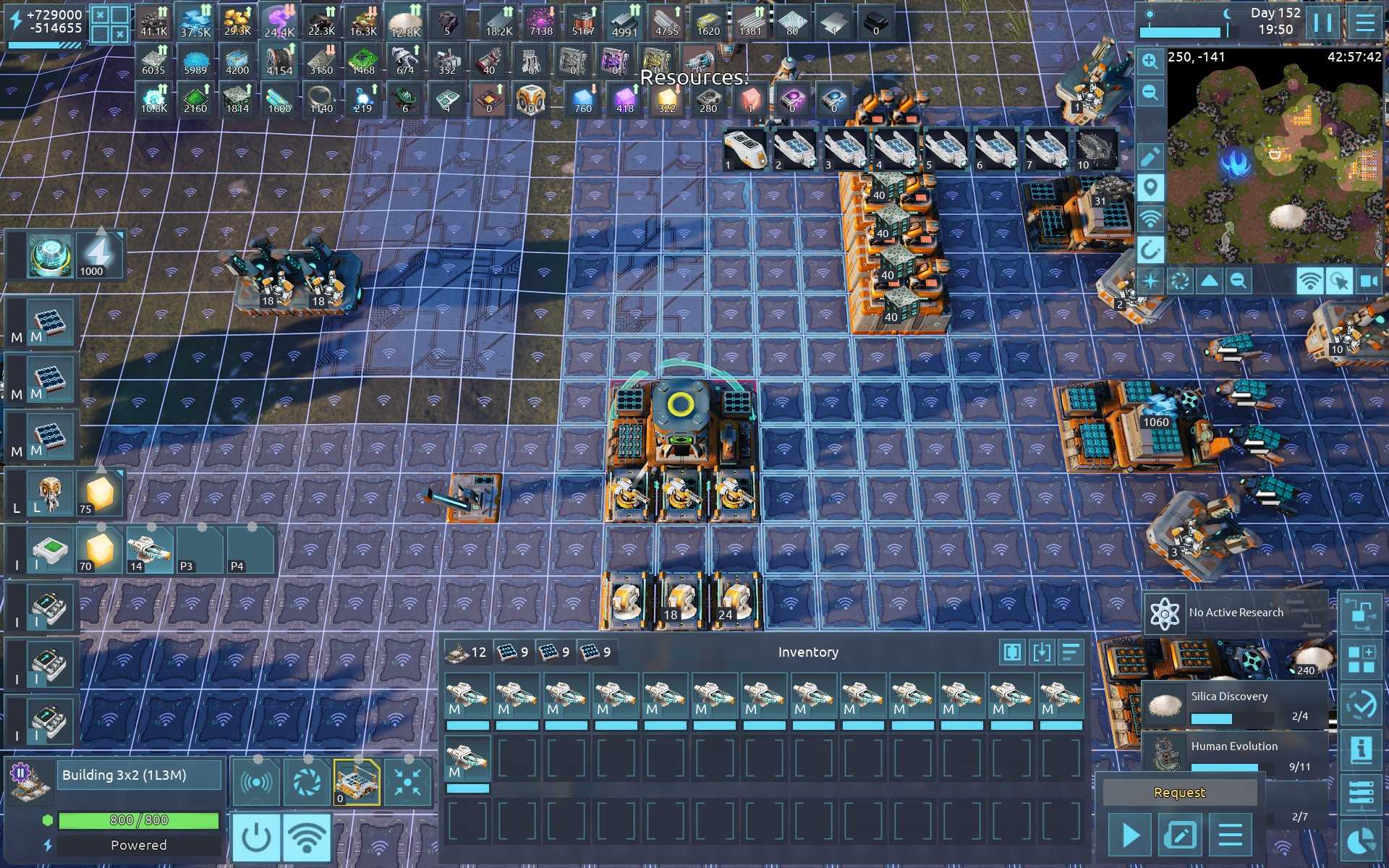Open the main hamburger menu
The width and height of the screenshot is (1389, 868).
pos(1364,23)
